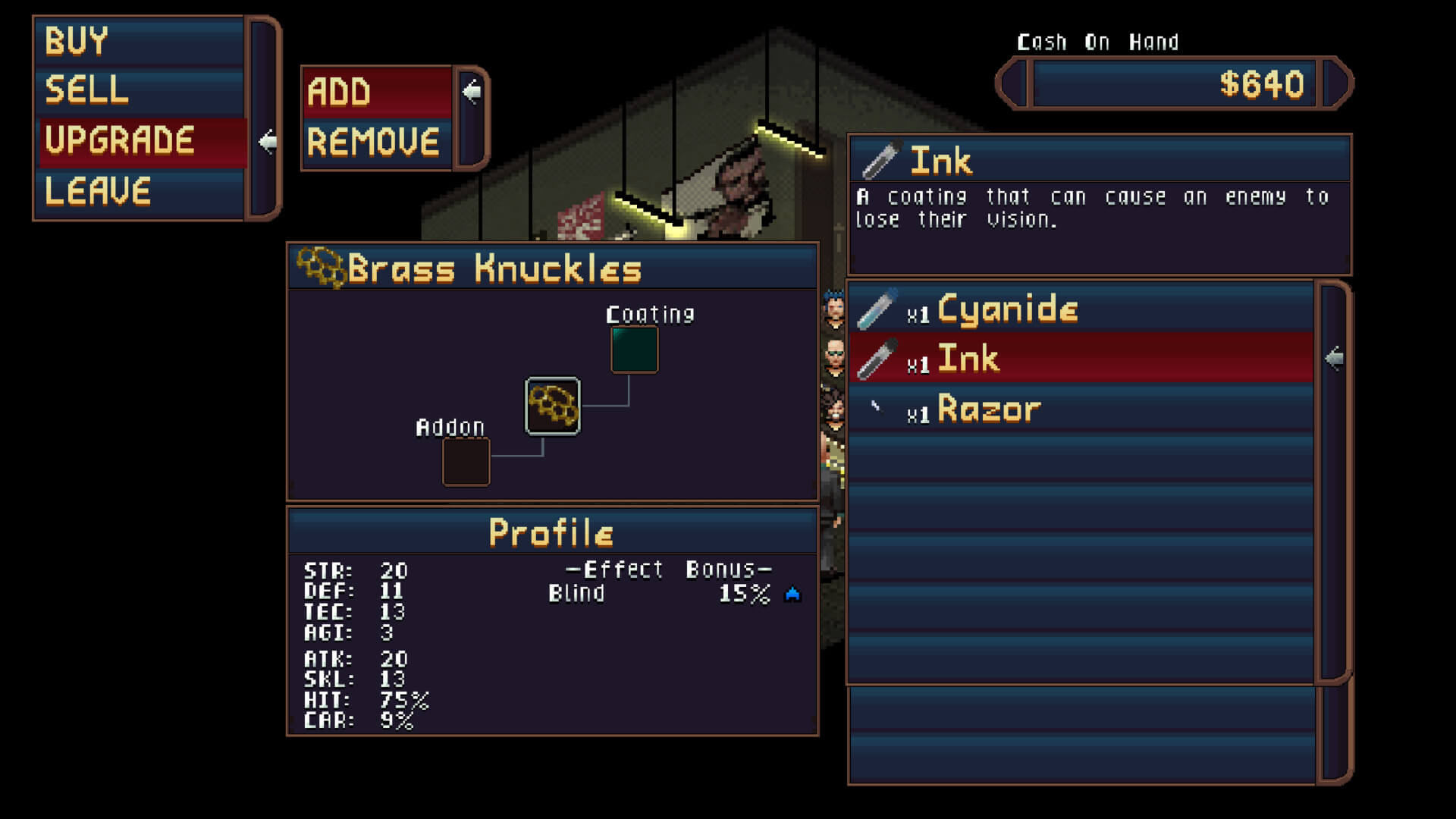Choose Sell from the shop menu

[140, 90]
